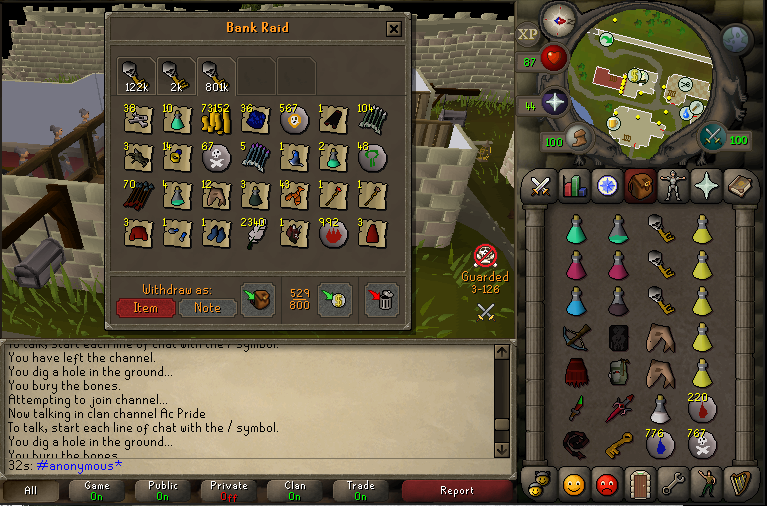Switch the chat filter to Clan
The width and height of the screenshot is (767, 506).
point(295,491)
